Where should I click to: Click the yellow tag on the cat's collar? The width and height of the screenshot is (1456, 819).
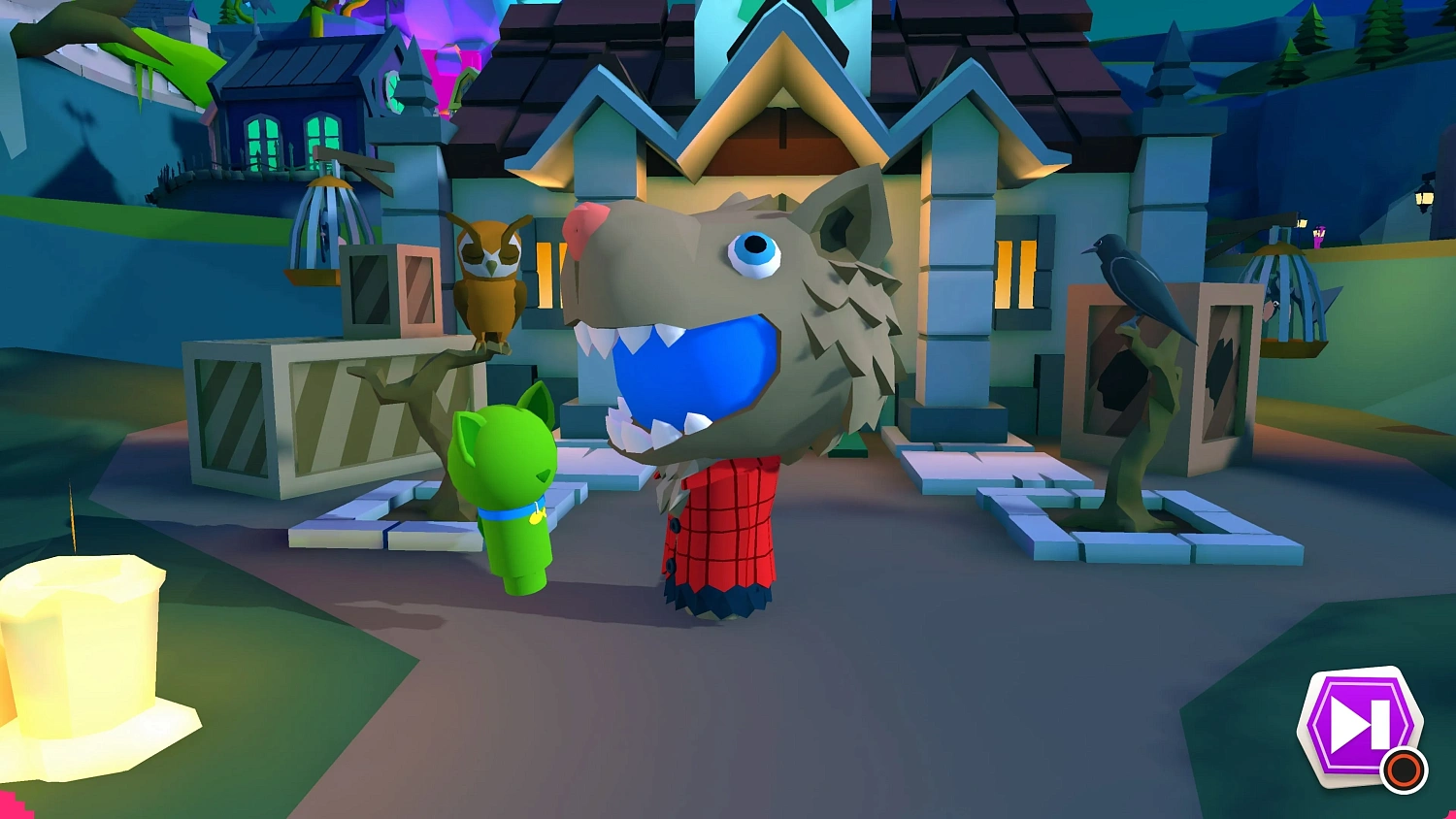click(540, 518)
